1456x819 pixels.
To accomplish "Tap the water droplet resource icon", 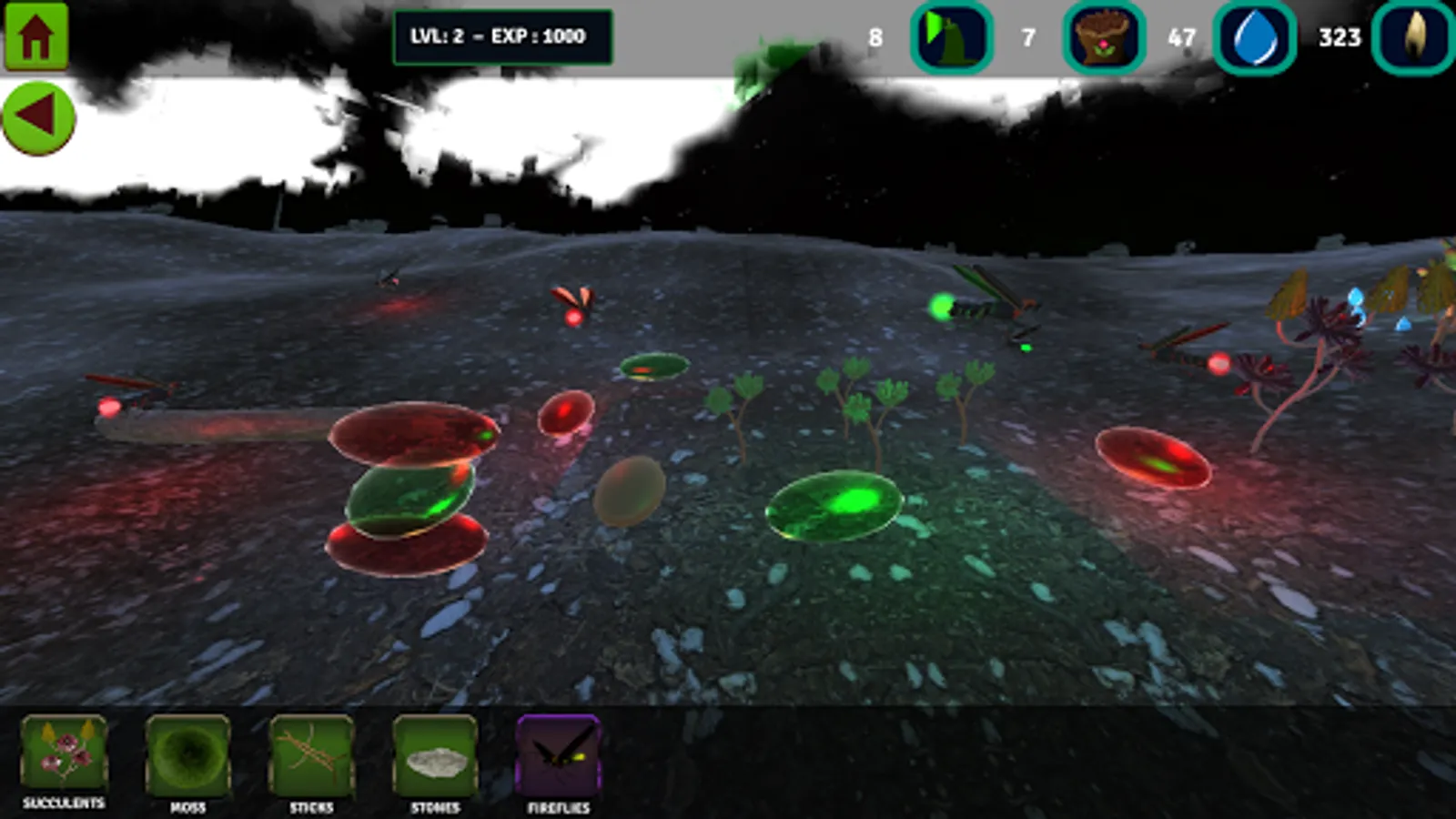I will pos(1255,38).
